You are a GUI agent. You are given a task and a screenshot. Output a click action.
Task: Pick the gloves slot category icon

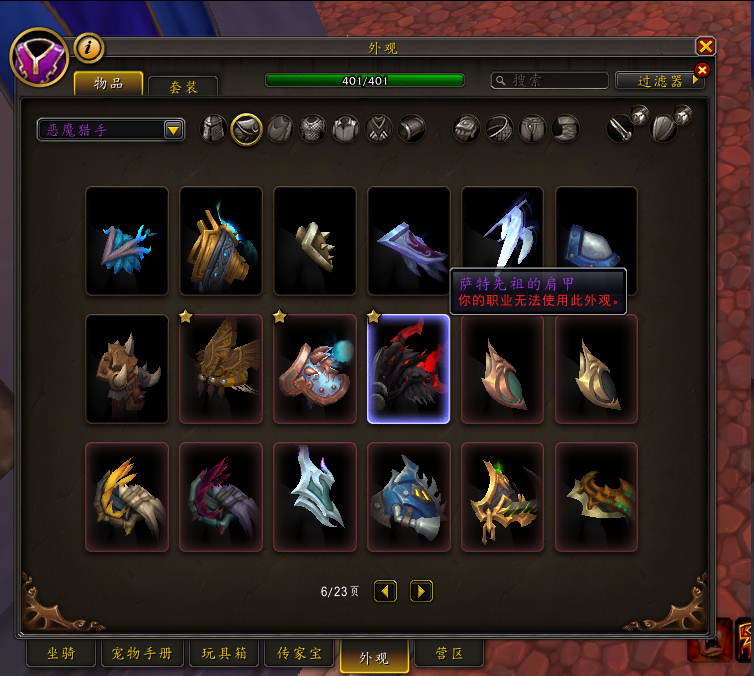(467, 129)
